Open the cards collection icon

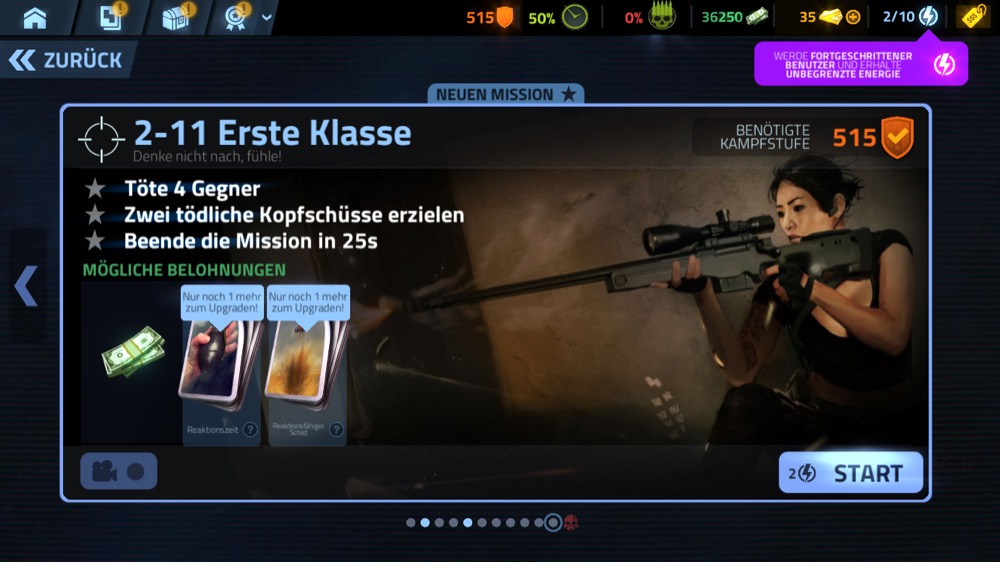click(111, 17)
